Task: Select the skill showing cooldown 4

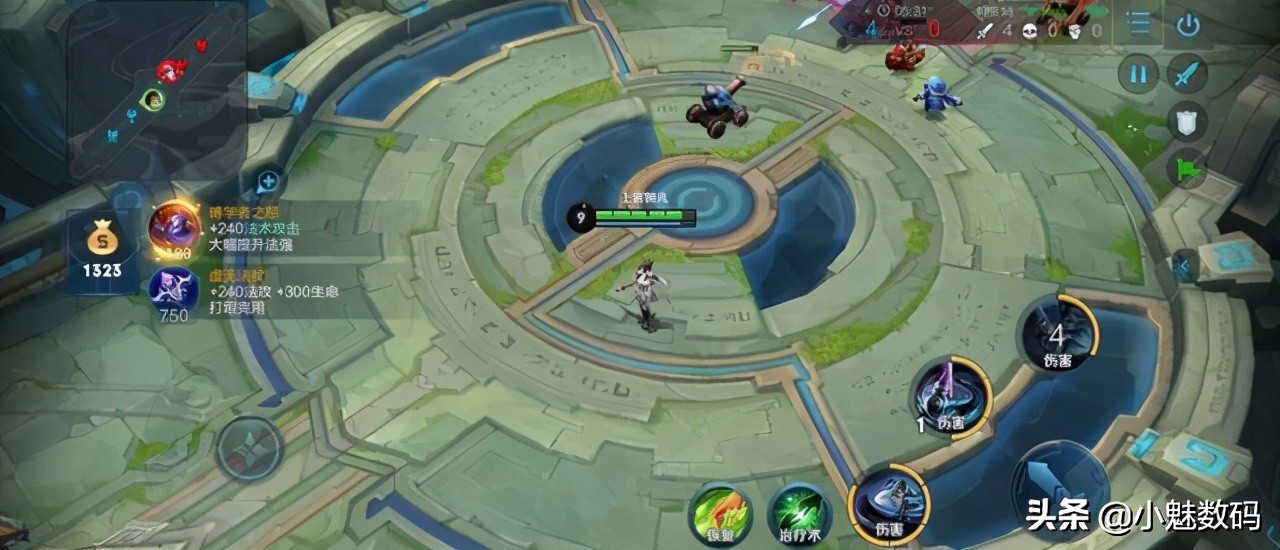Action: click(x=1058, y=332)
